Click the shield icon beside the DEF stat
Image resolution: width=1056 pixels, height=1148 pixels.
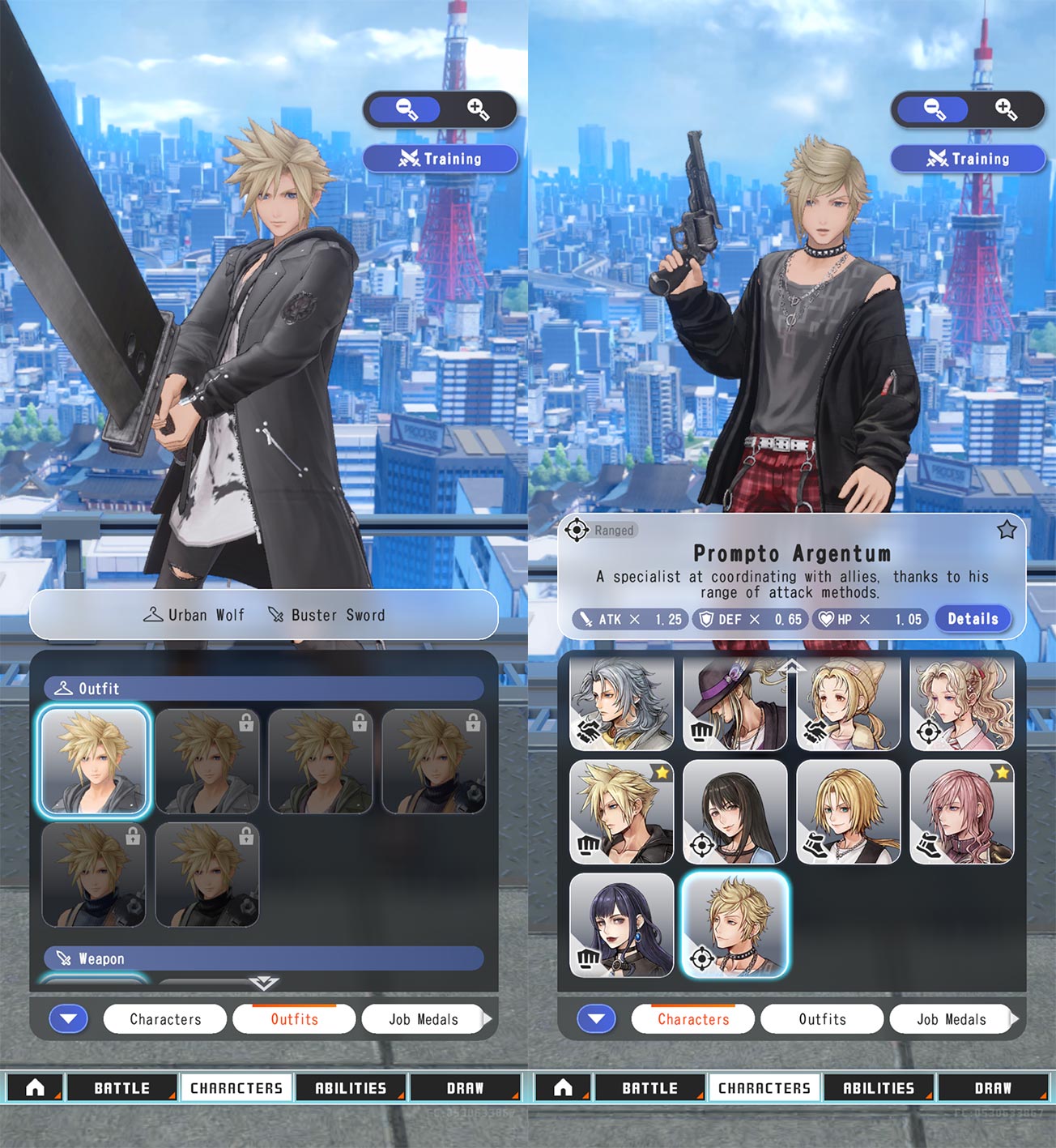707,619
